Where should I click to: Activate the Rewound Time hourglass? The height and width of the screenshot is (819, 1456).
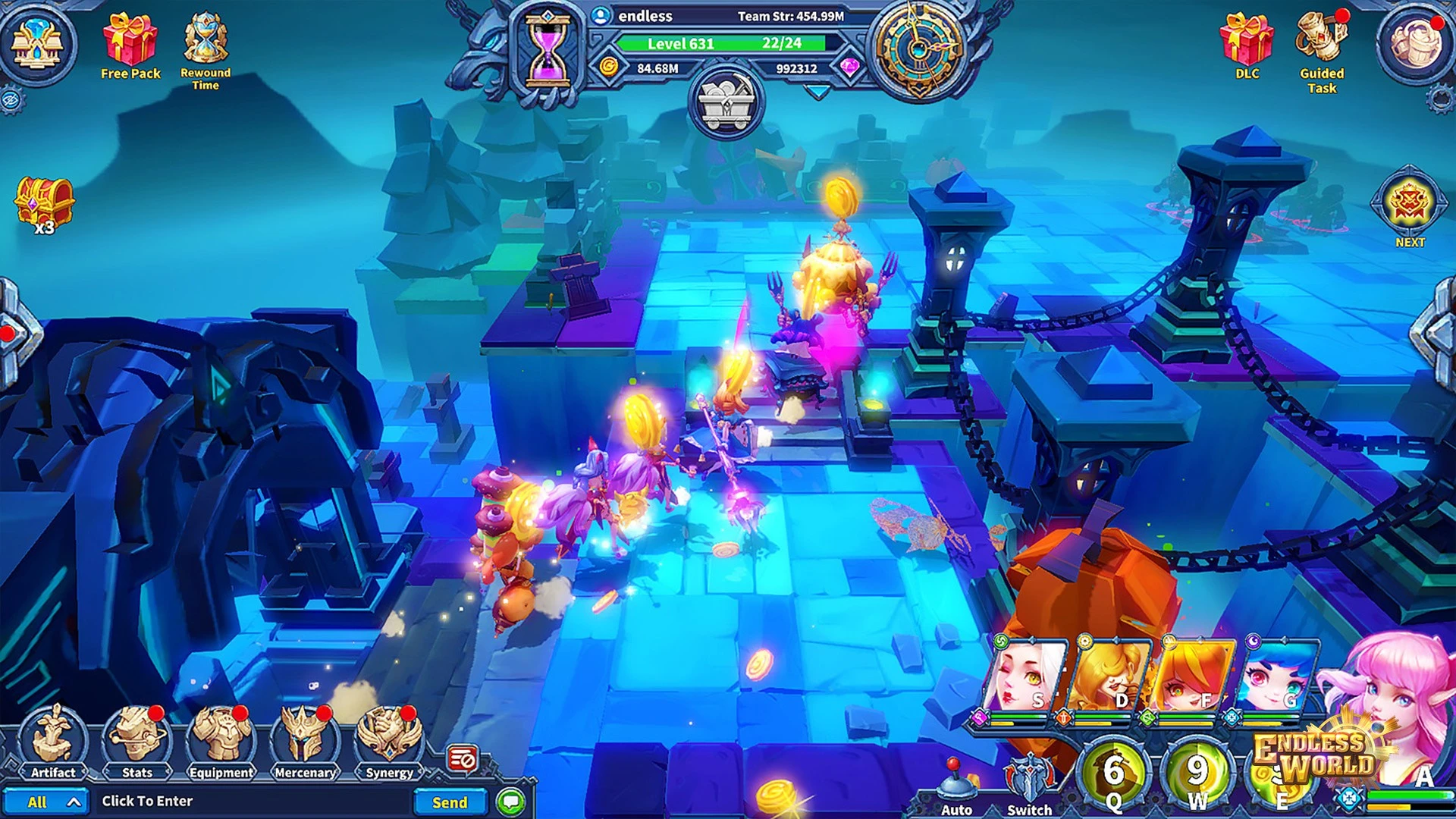tap(205, 39)
